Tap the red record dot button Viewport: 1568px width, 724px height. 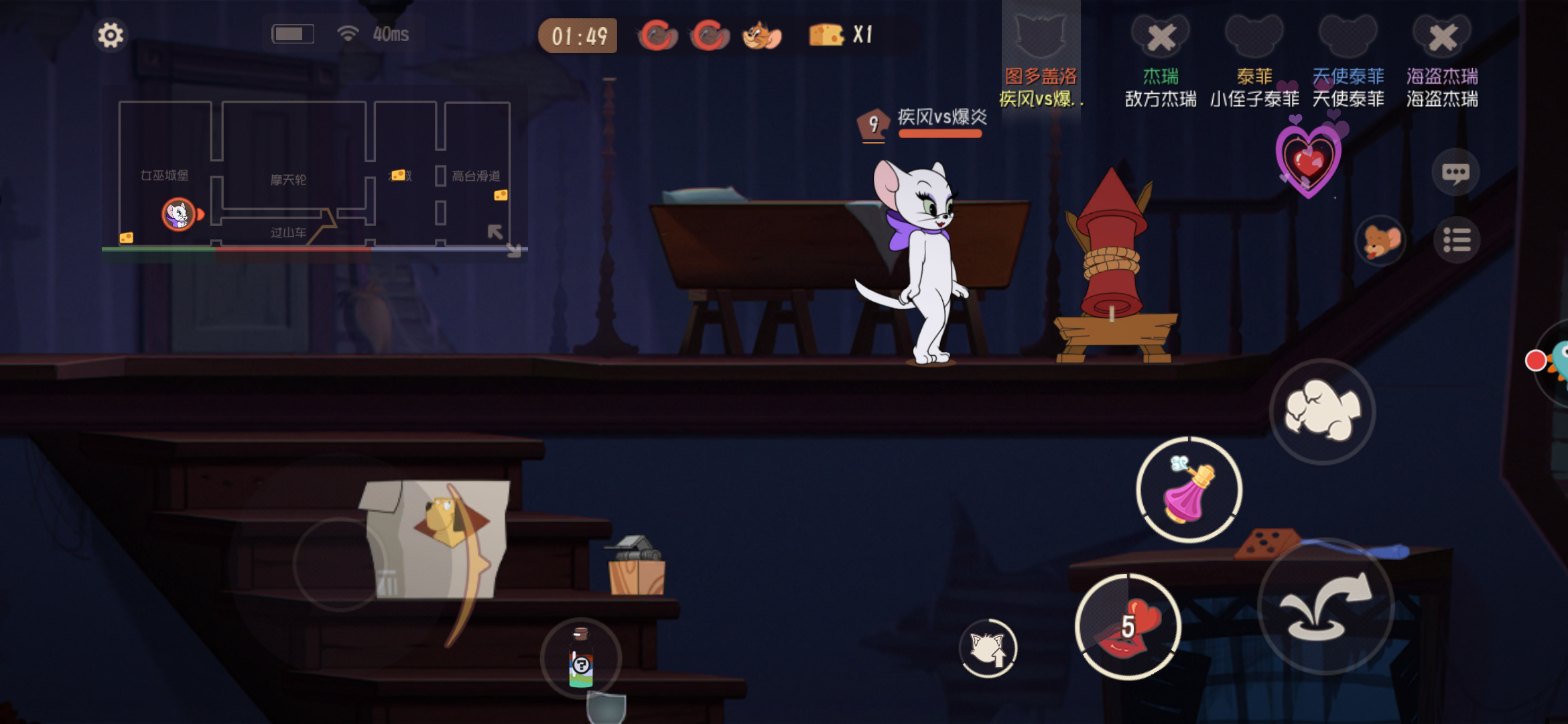pos(1535,361)
